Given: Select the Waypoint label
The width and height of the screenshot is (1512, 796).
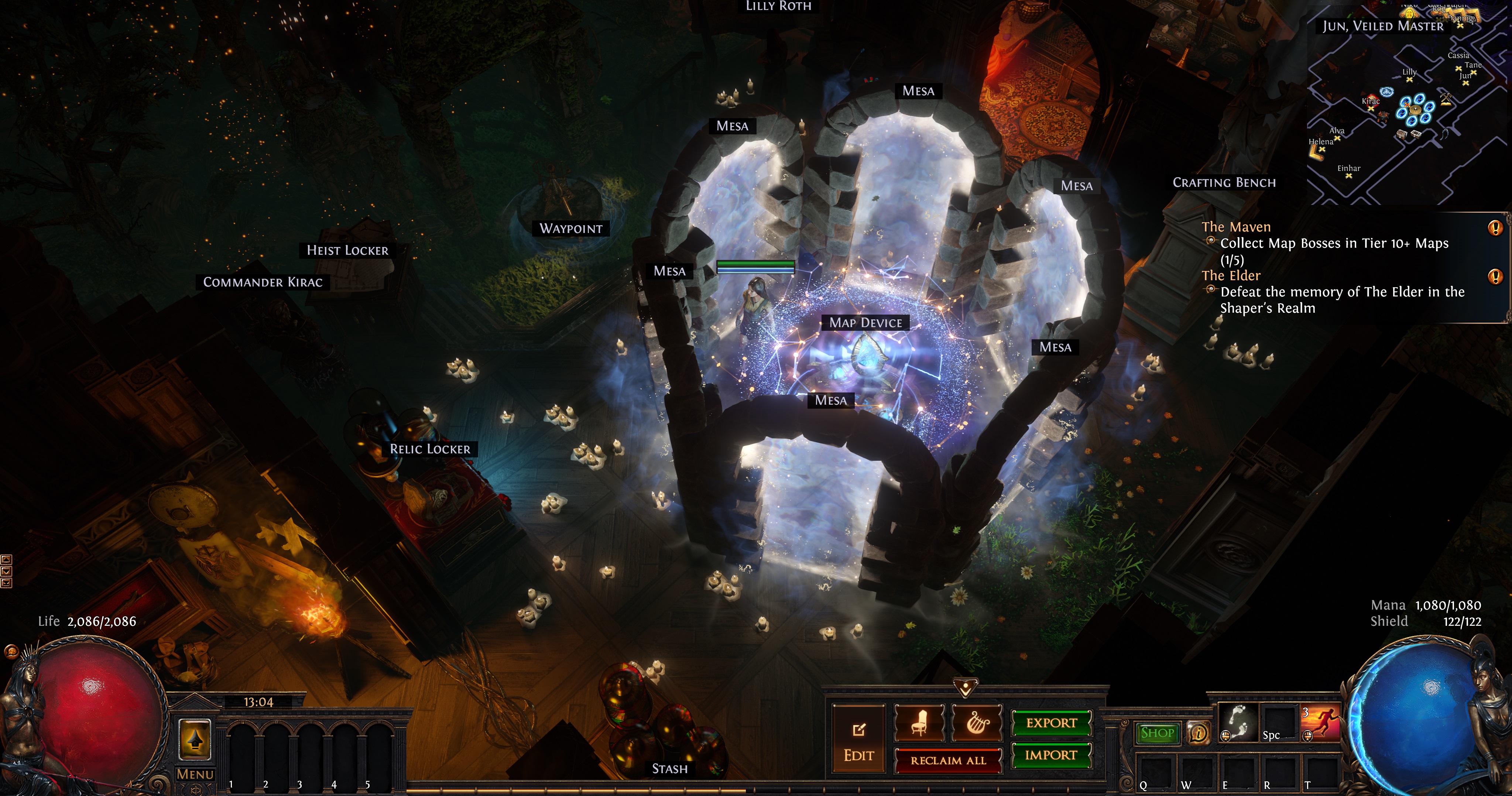Looking at the screenshot, I should pyautogui.click(x=570, y=229).
